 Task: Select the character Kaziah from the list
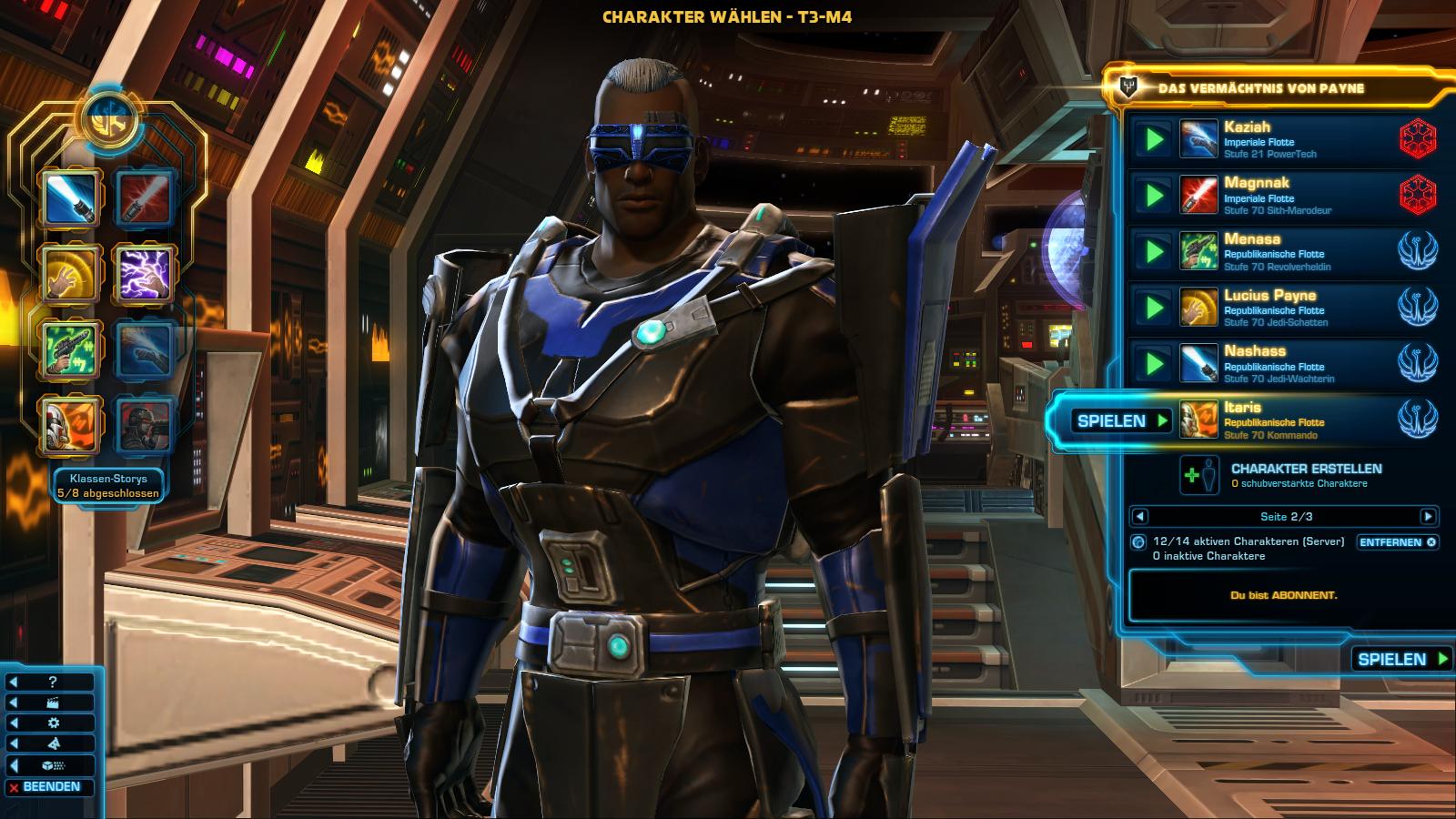click(1292, 139)
